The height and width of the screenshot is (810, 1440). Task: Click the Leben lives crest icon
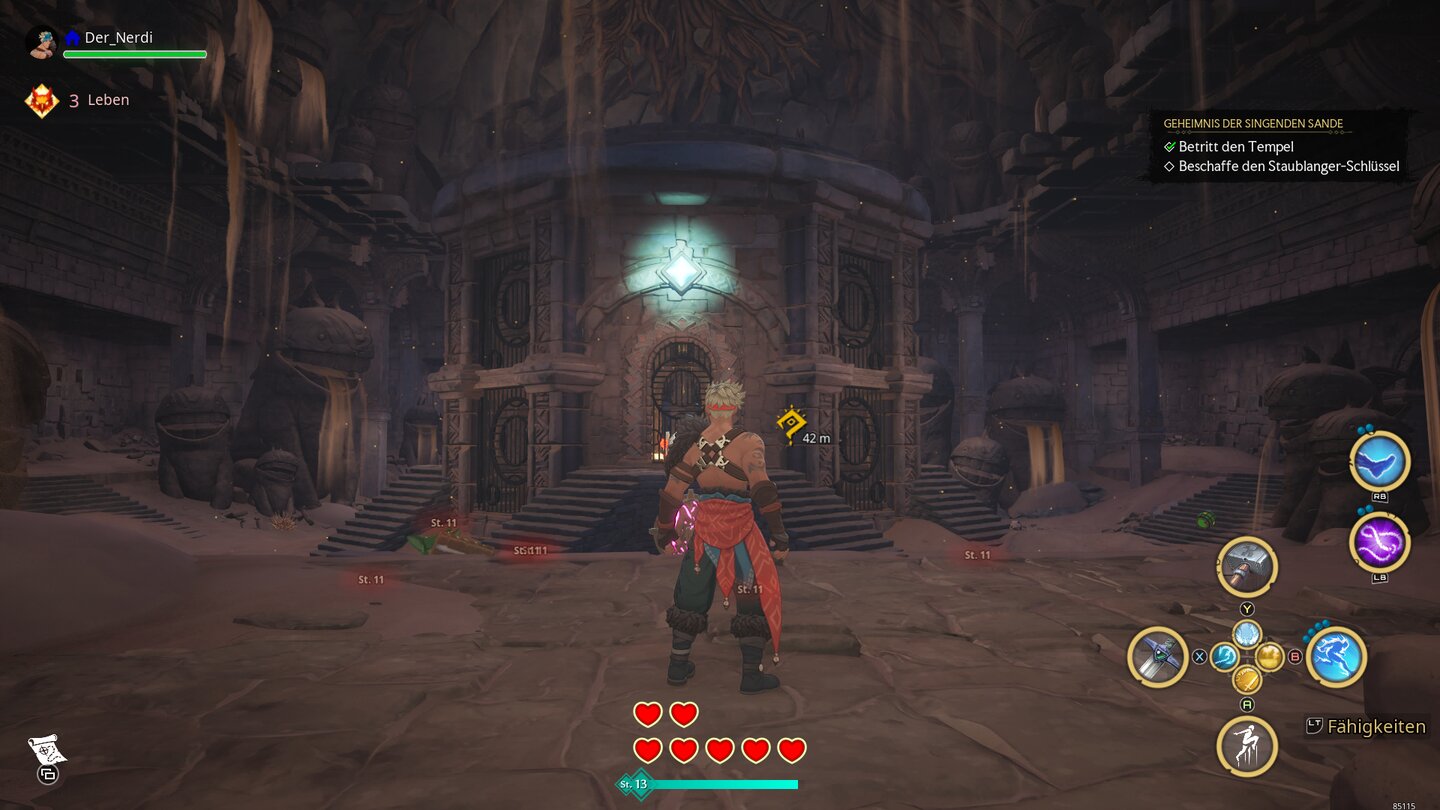(41, 99)
